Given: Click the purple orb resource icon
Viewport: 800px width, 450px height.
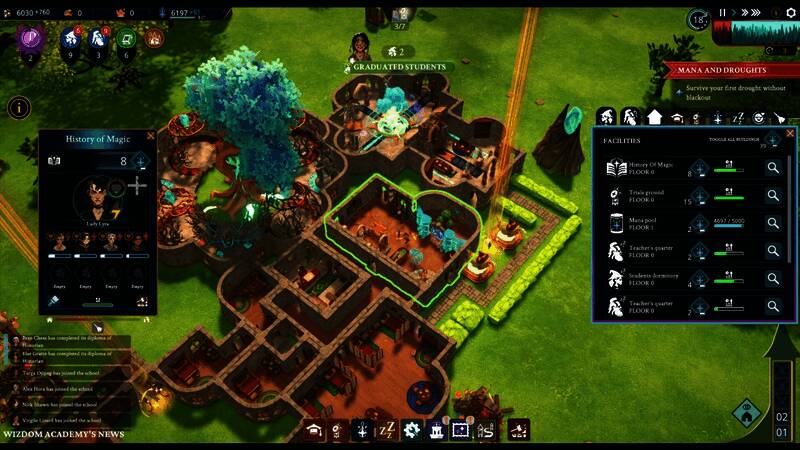Looking at the screenshot, I should (x=29, y=40).
